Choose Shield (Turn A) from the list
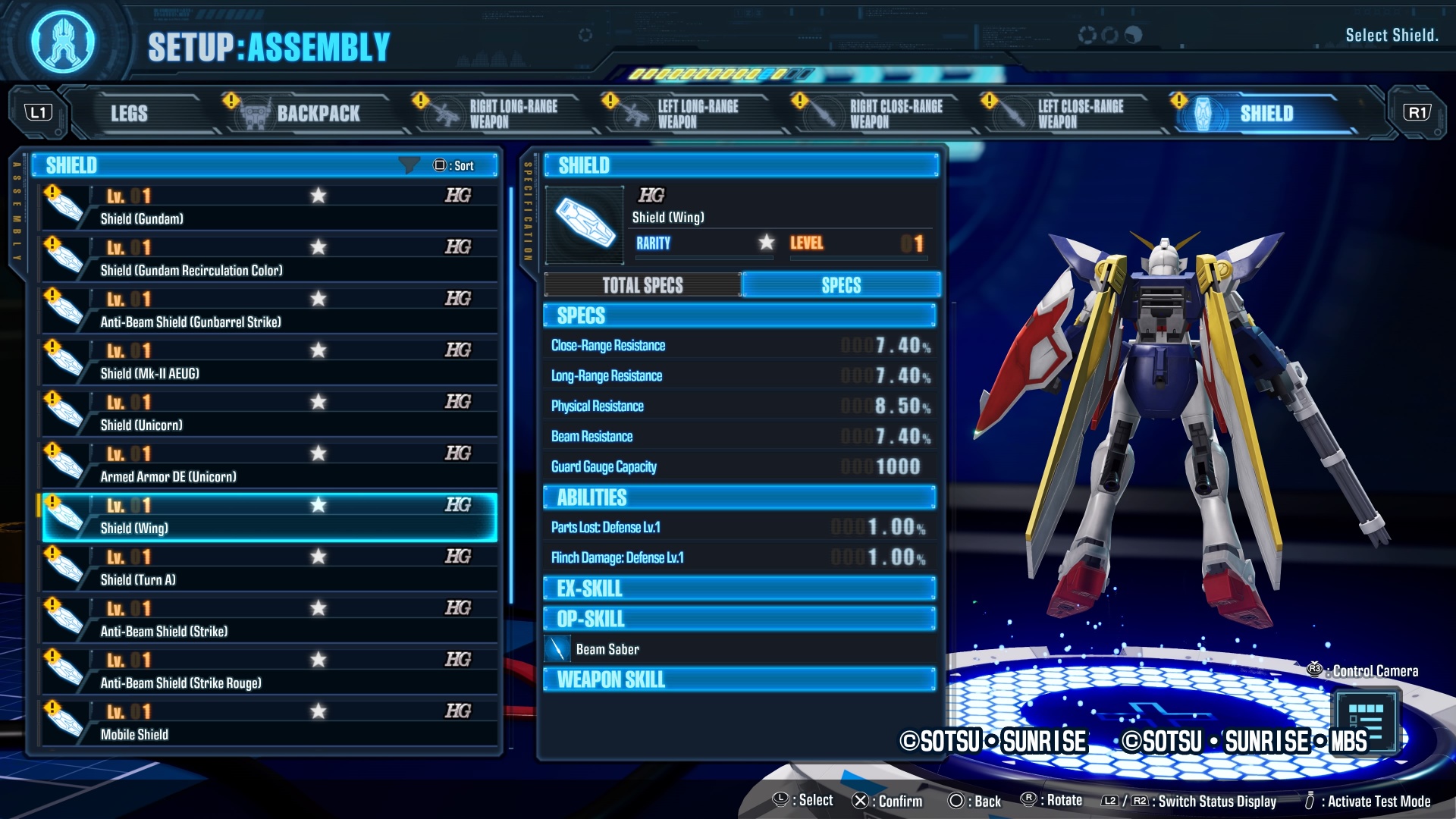 coord(269,568)
